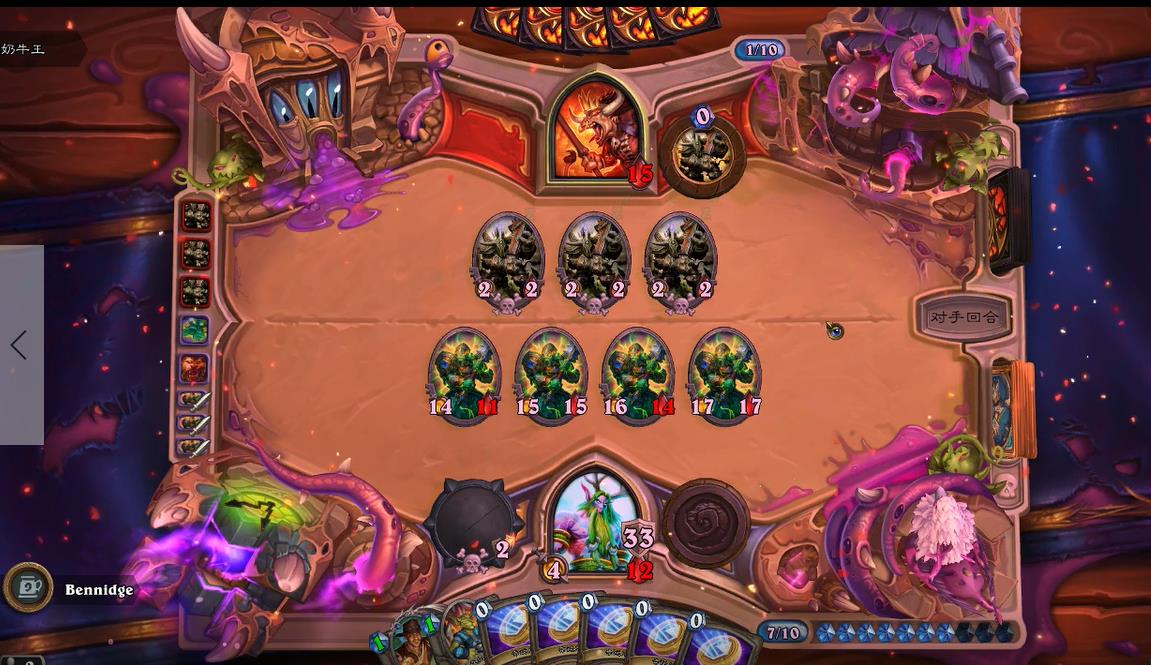Click the opponent's zero-cost hero power
The width and height of the screenshot is (1151, 665).
pos(704,155)
